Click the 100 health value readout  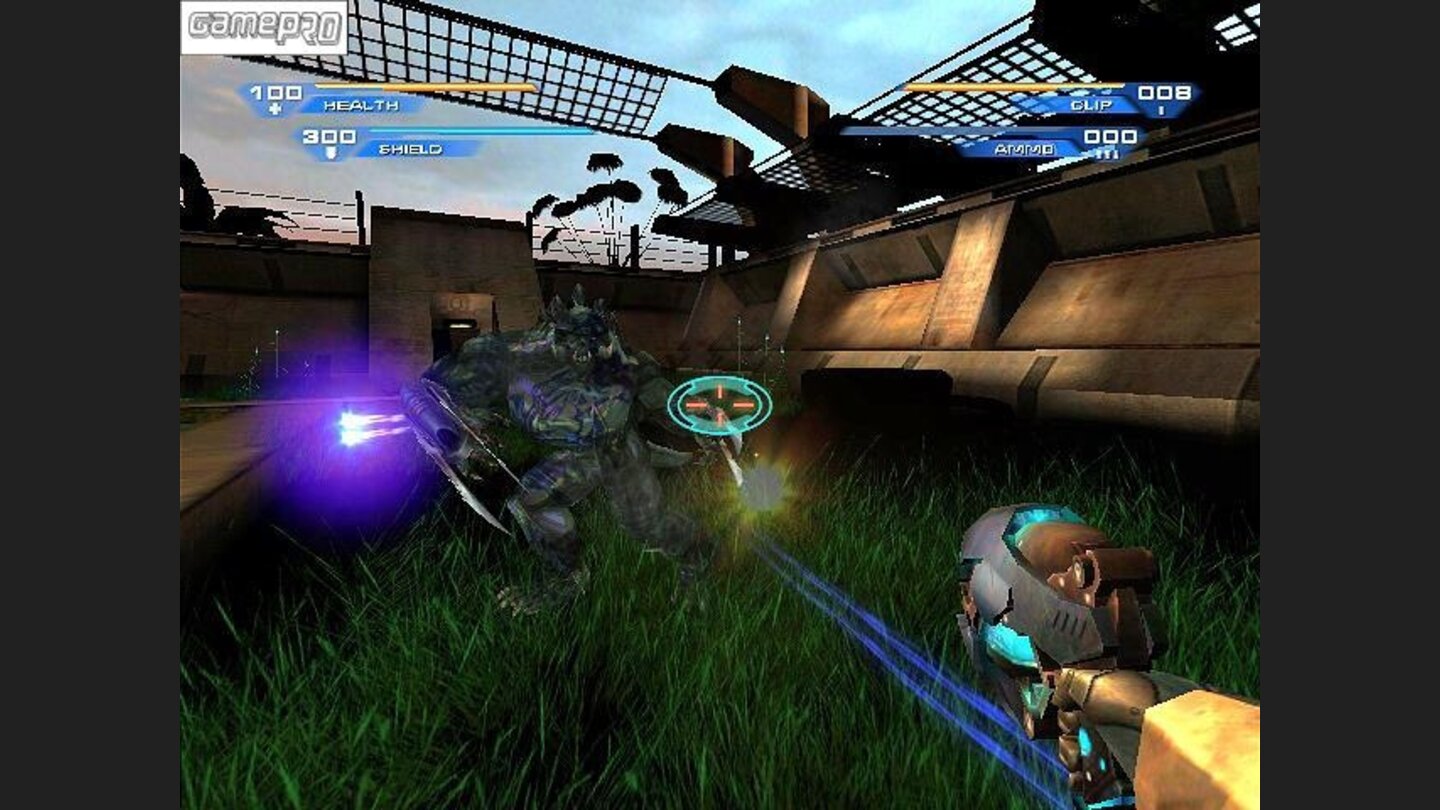[x=276, y=90]
